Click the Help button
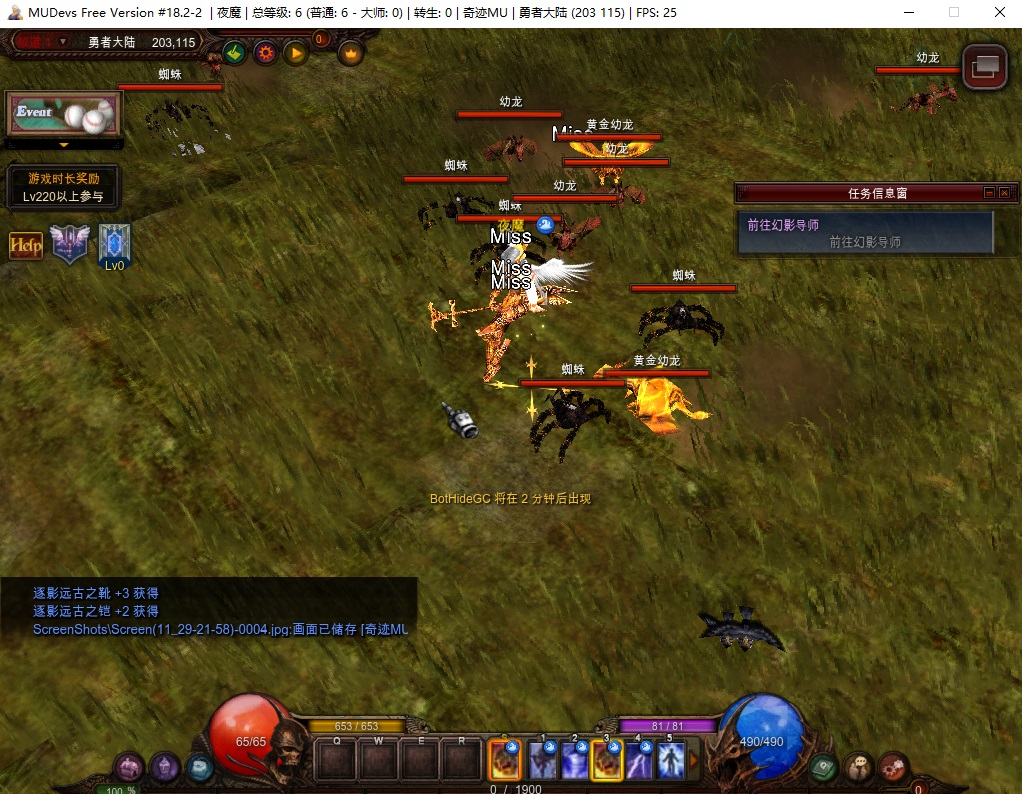 click(x=26, y=245)
